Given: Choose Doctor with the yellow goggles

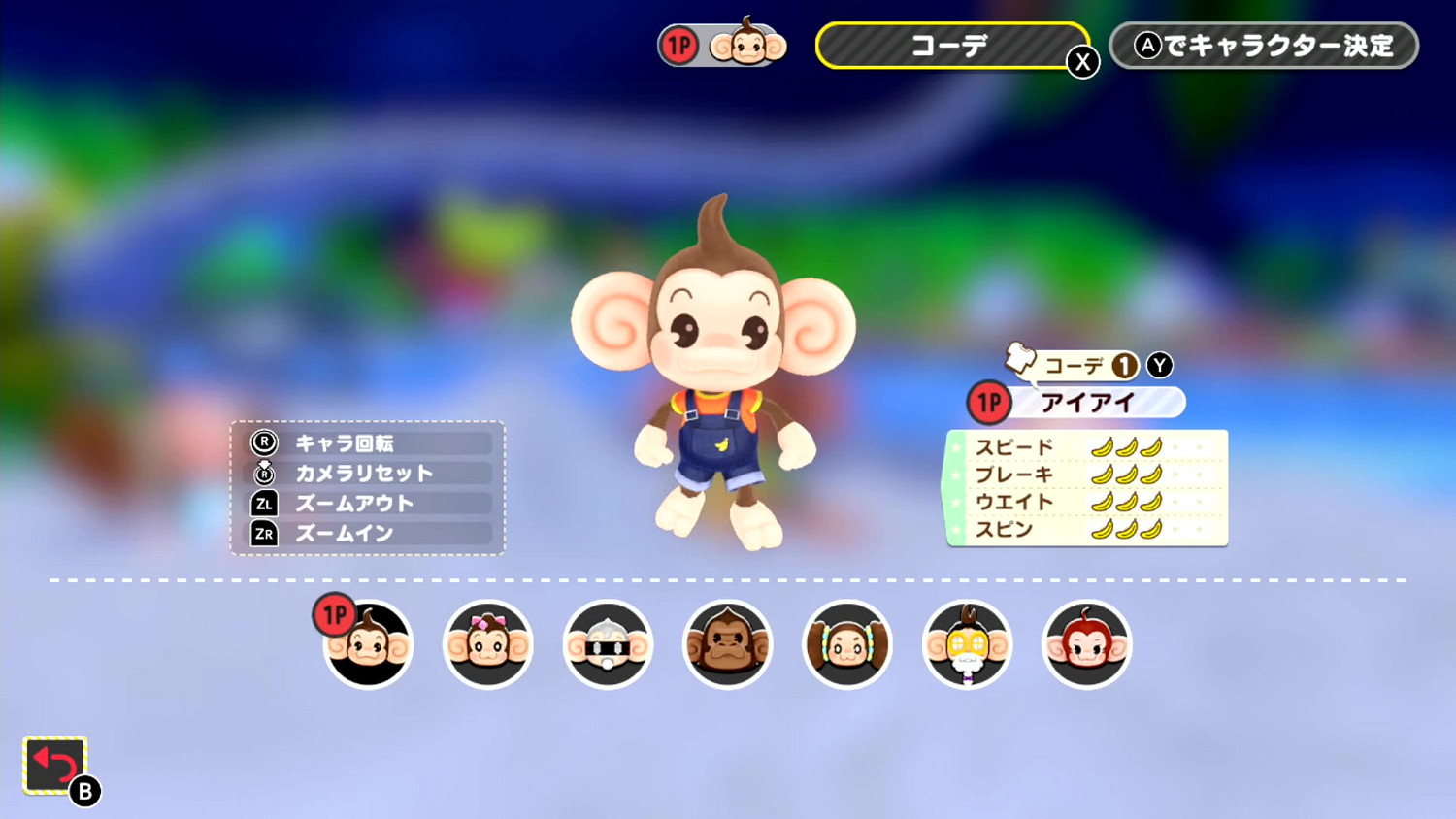Looking at the screenshot, I should point(967,643).
